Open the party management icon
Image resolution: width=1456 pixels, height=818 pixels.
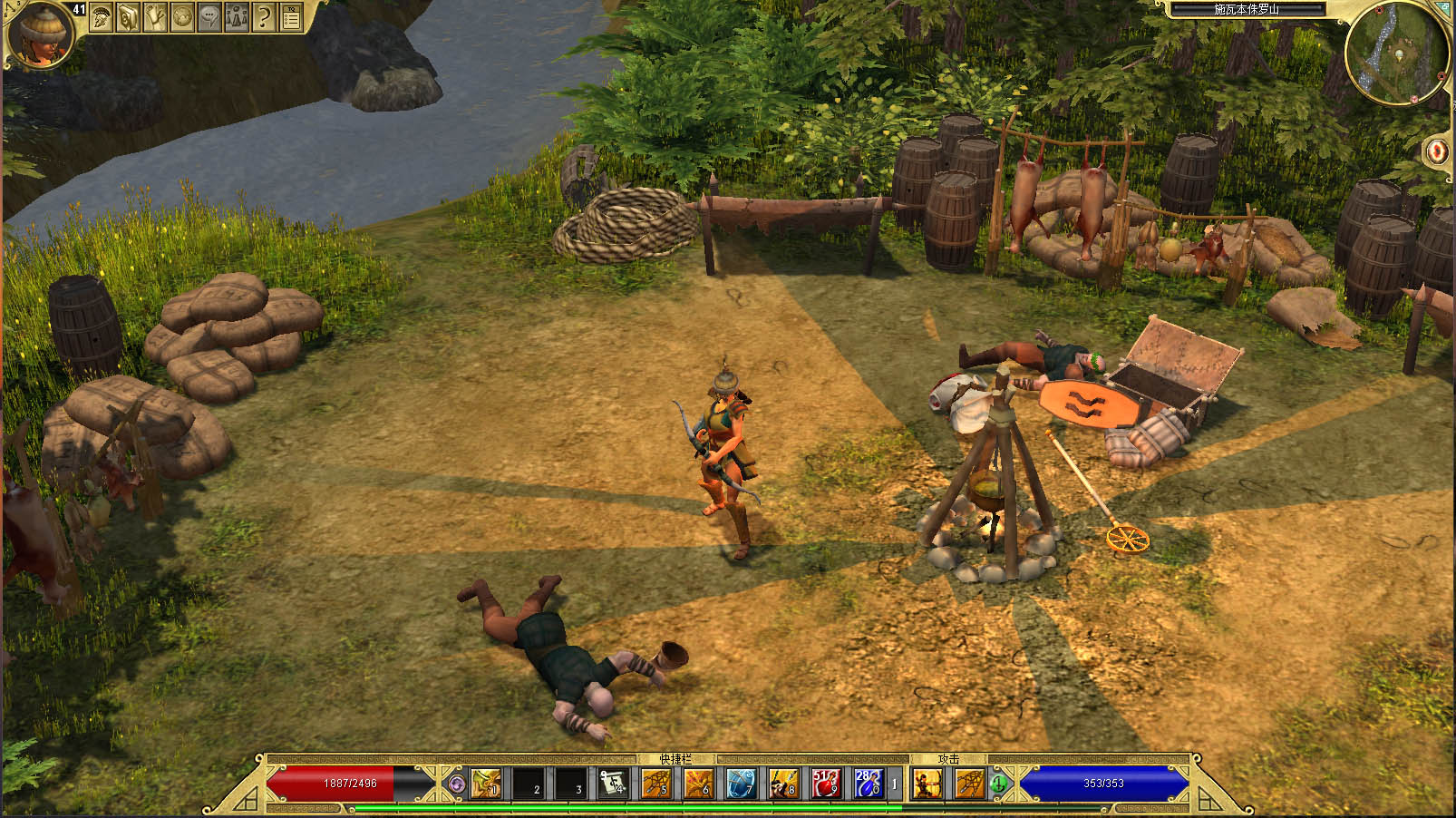(x=236, y=16)
